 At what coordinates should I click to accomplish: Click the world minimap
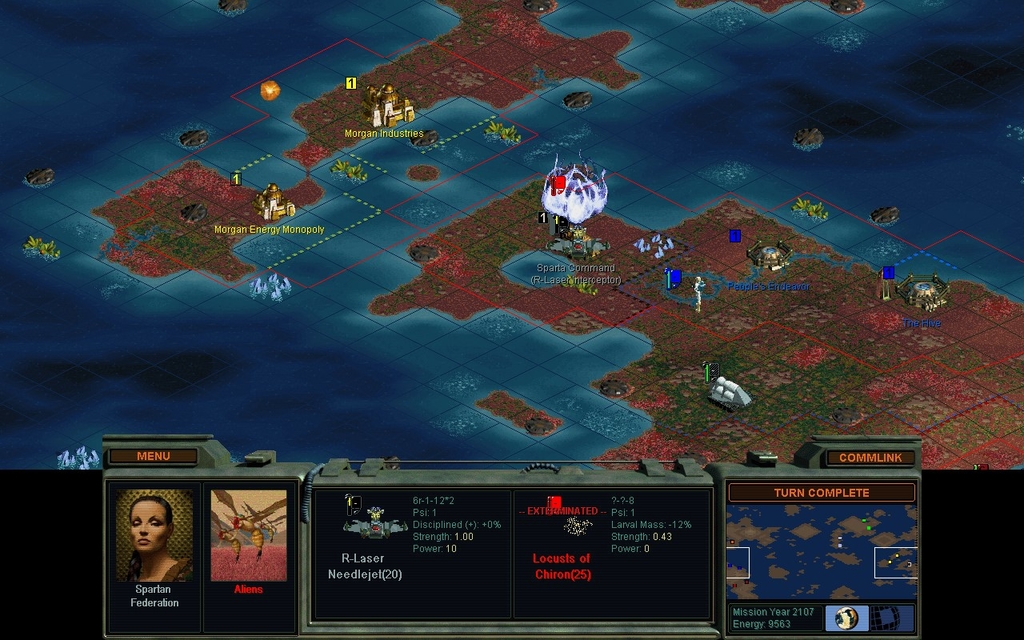click(821, 551)
